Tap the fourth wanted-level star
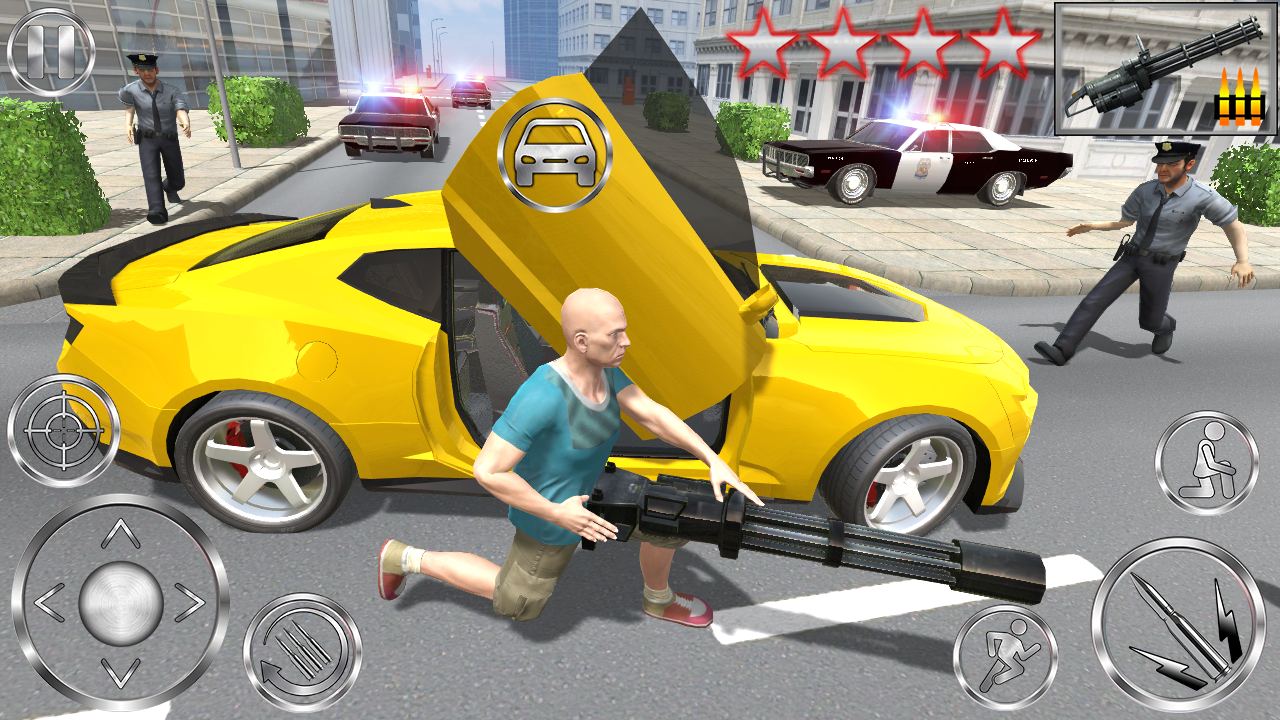 coord(1005,44)
